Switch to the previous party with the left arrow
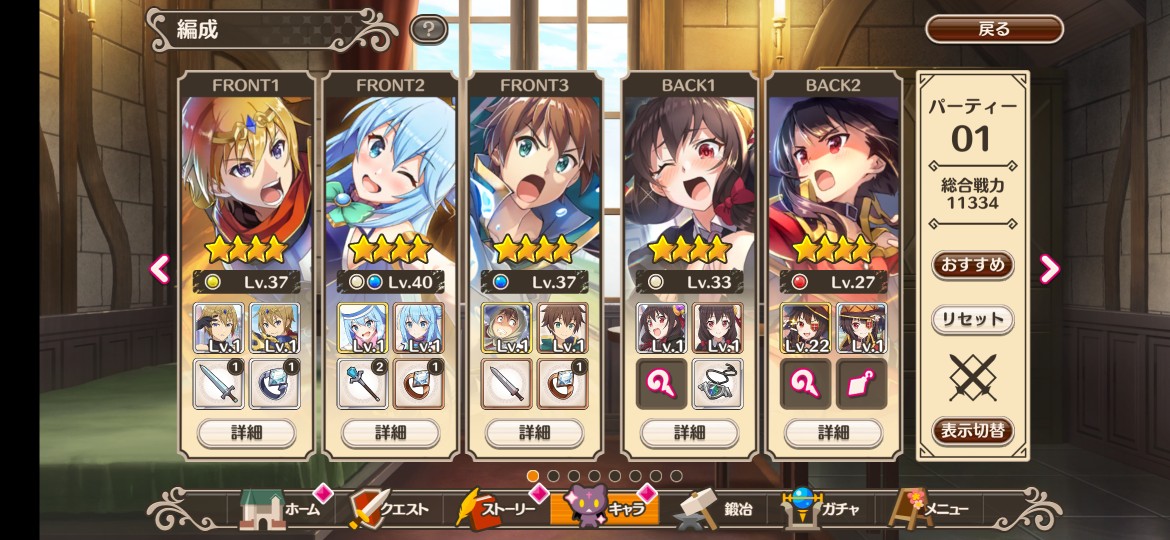1170x540 pixels. [x=160, y=268]
